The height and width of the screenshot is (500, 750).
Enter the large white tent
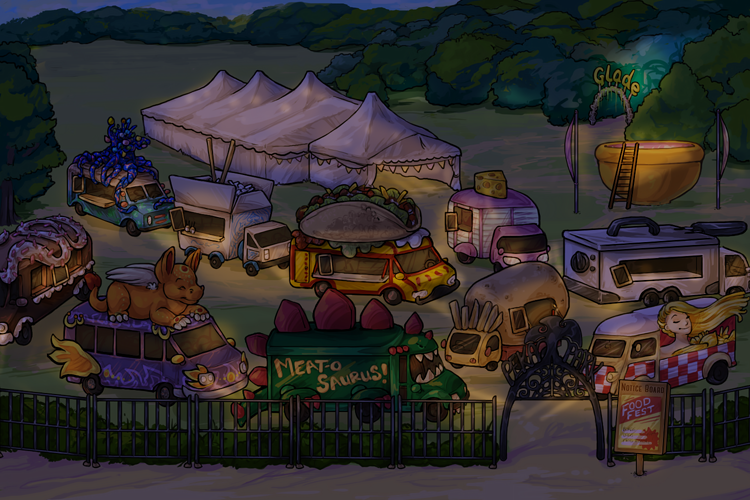300,130
